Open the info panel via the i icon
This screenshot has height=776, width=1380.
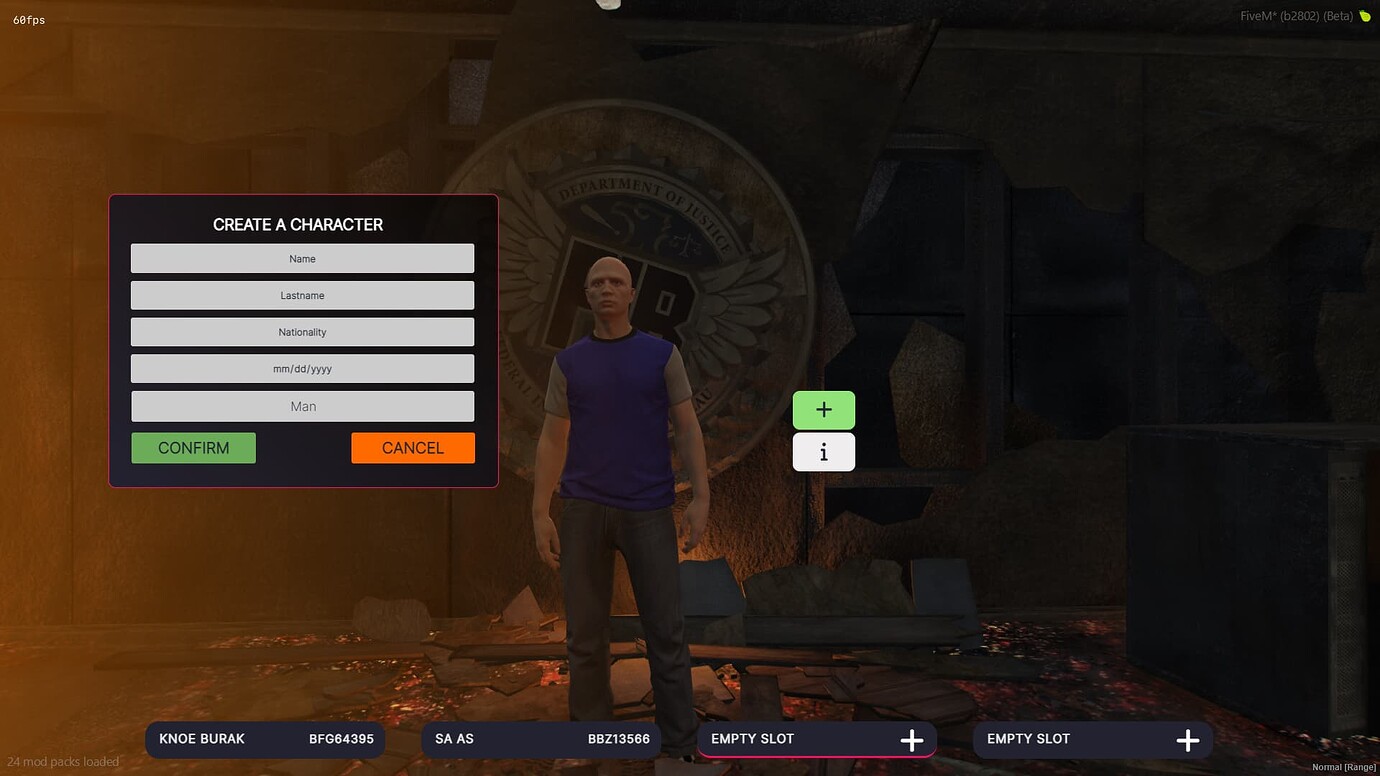pyautogui.click(x=823, y=451)
